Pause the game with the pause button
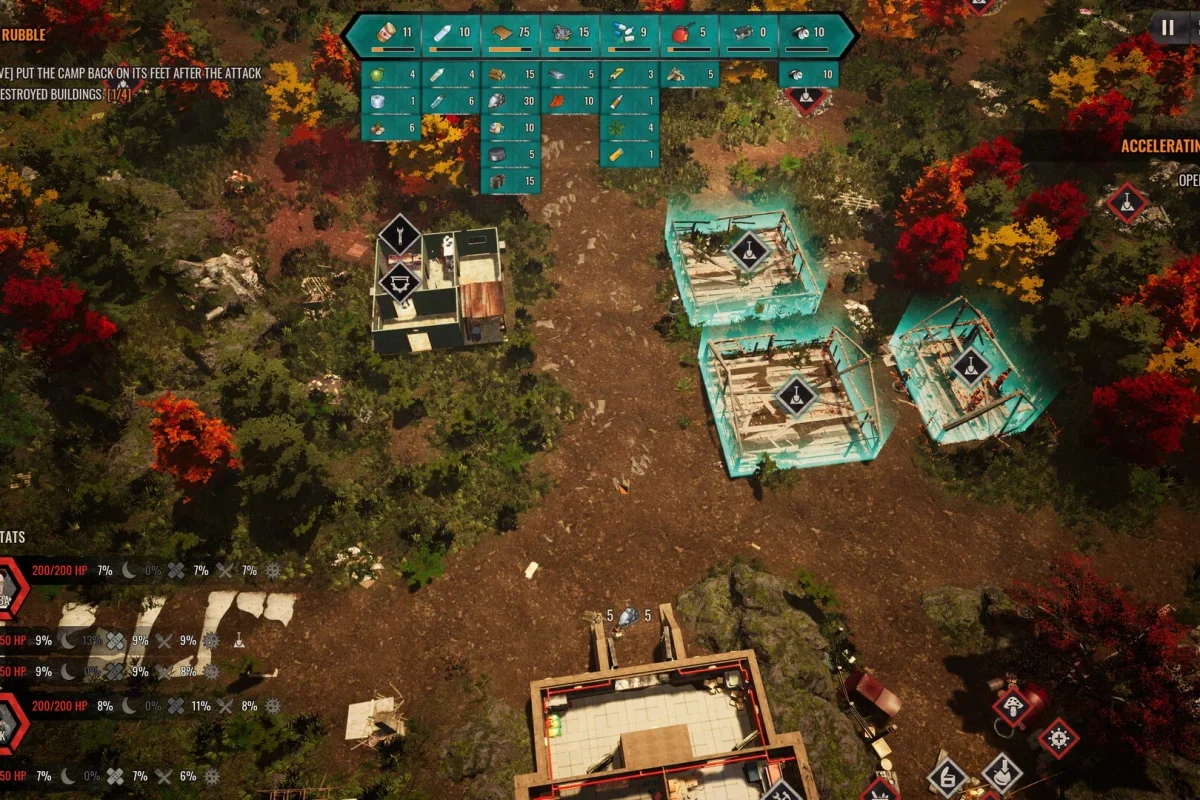The image size is (1200, 800). tap(1167, 27)
